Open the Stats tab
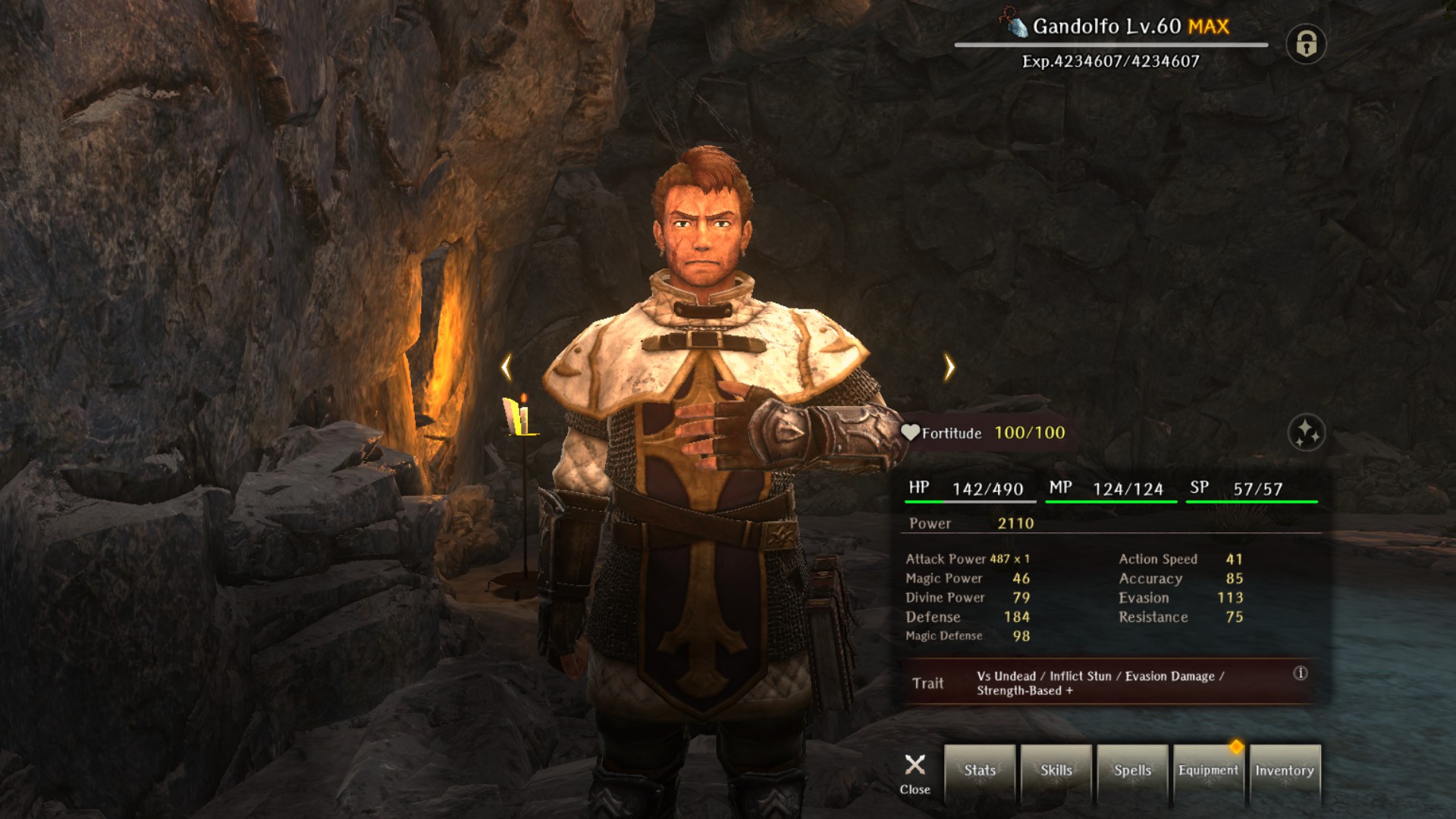 [x=980, y=771]
